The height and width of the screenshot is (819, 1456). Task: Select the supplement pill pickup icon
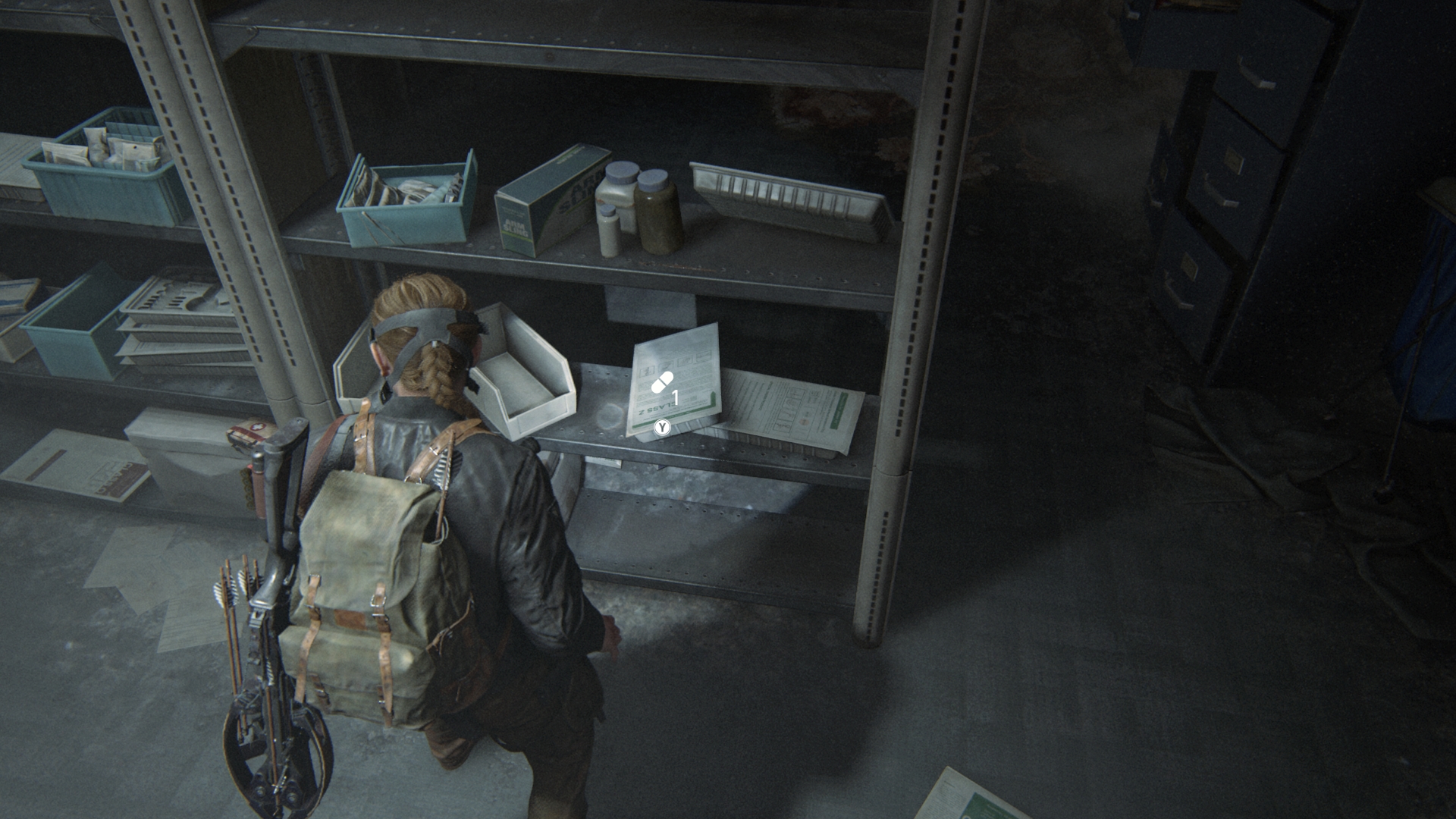662,382
